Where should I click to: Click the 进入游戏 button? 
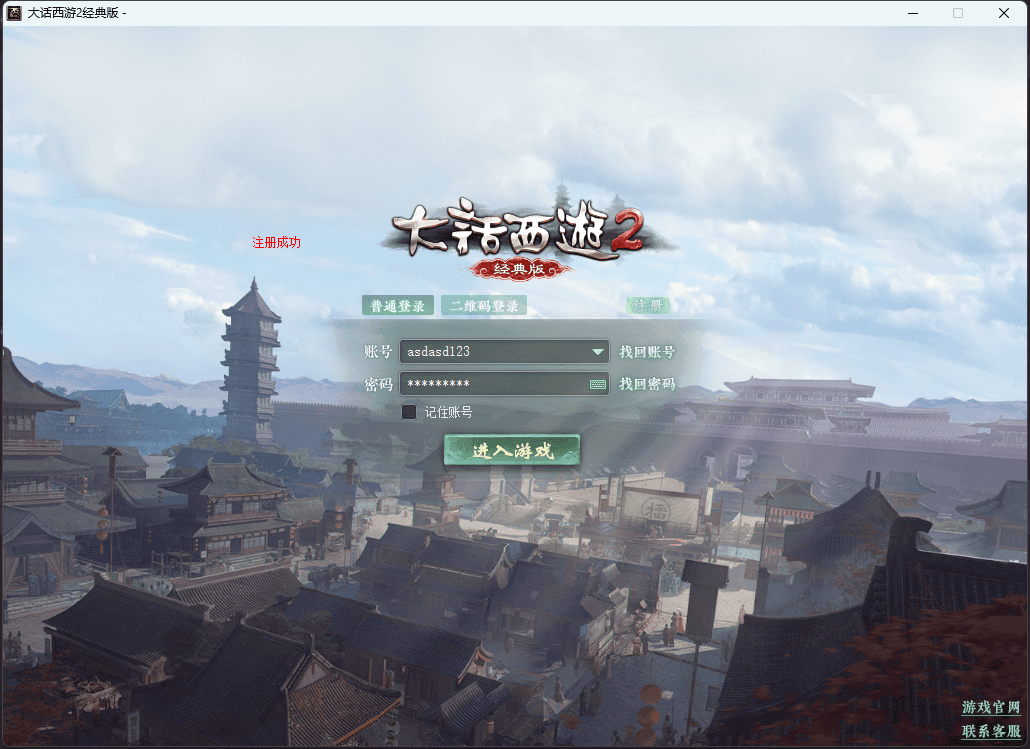tap(512, 451)
